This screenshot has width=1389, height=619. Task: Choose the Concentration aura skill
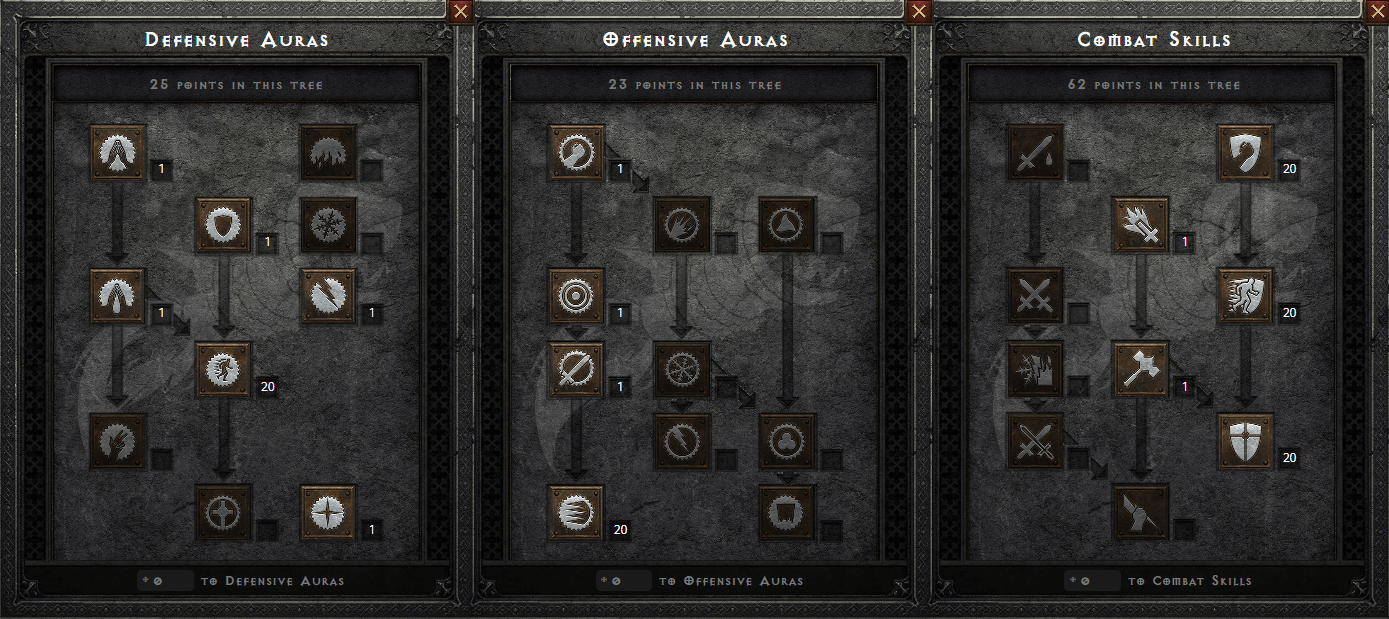[577, 369]
